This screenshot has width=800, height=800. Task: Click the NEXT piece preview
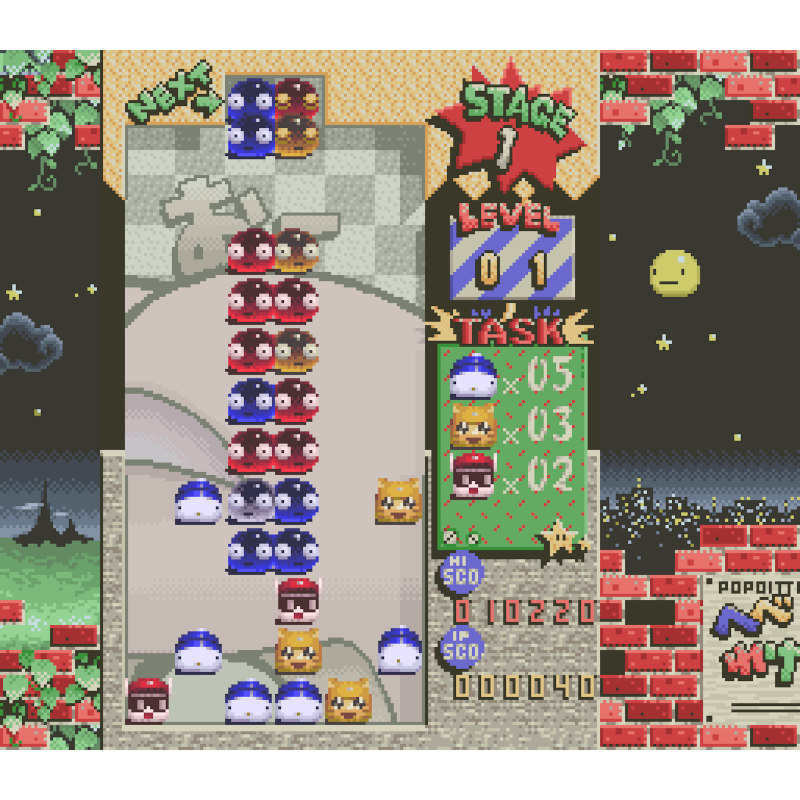[274, 118]
